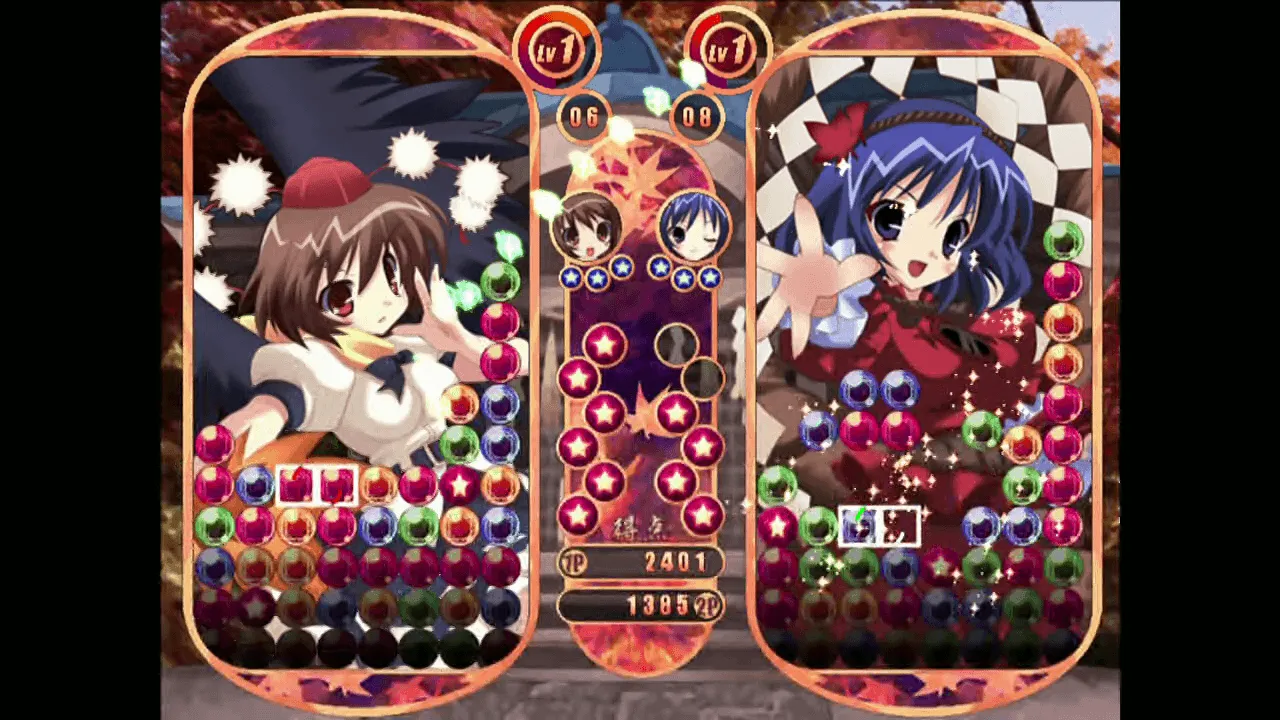Click the 06 counter orb for player one
Screen dimensions: 1280x720
(584, 117)
